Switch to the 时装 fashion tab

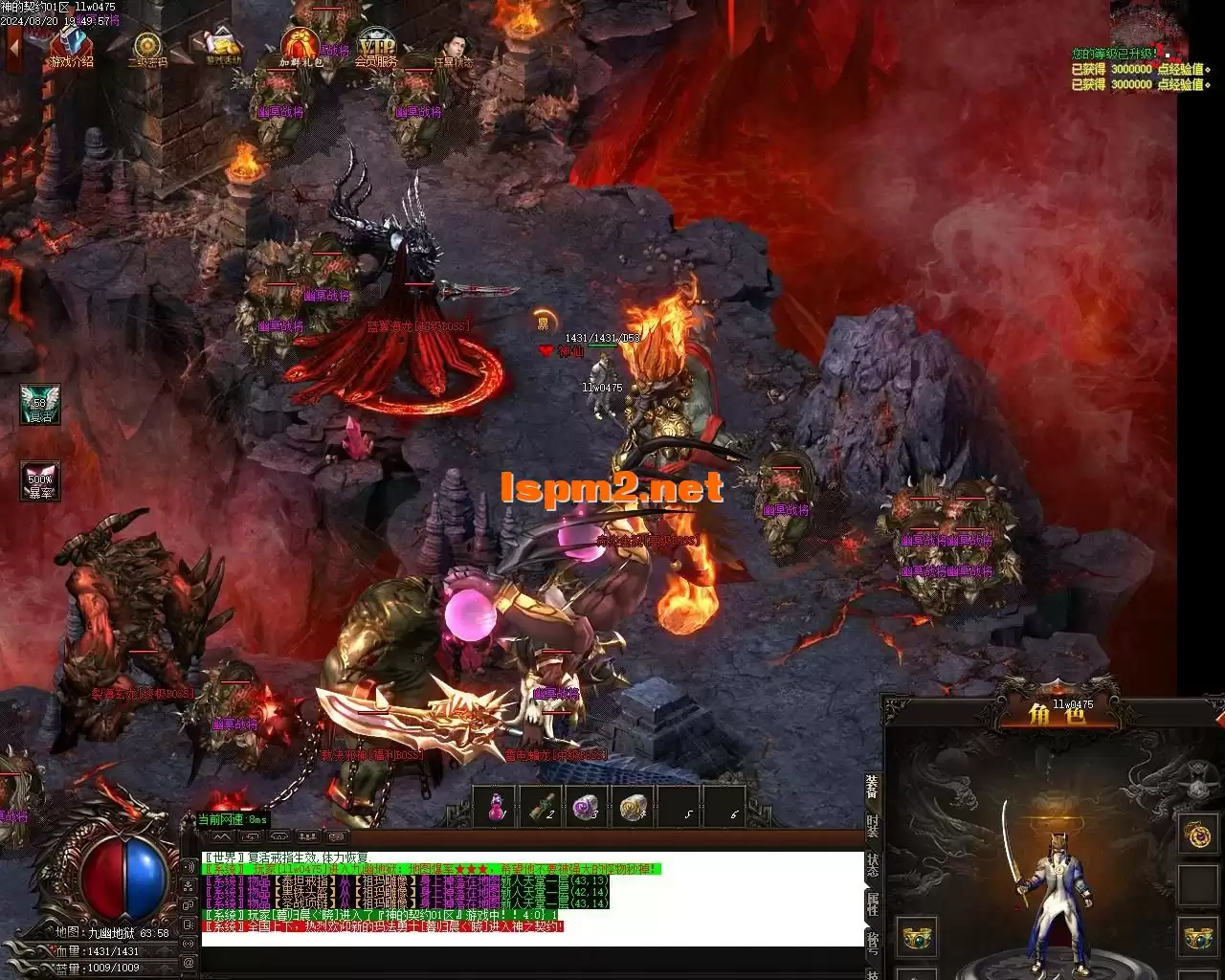point(873,827)
